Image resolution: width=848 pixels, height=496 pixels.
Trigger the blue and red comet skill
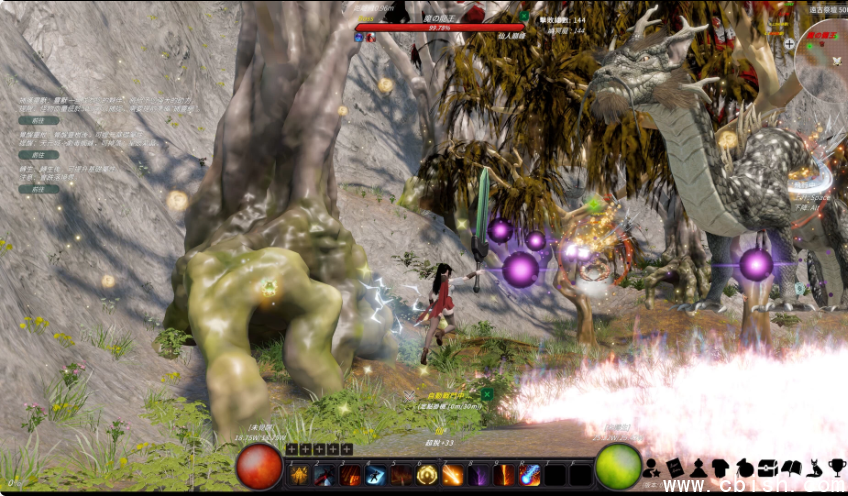tap(530, 475)
